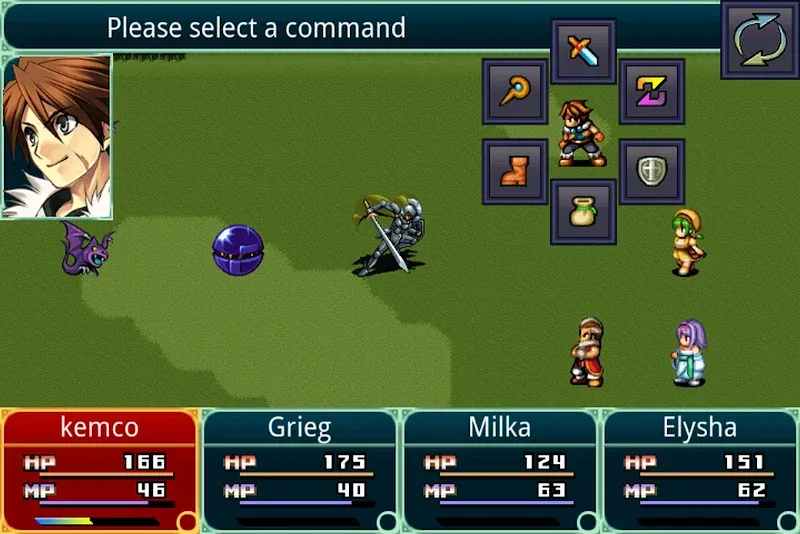Viewport: 800px width, 534px height.
Task: Pick the boot escape command
Action: click(x=515, y=171)
